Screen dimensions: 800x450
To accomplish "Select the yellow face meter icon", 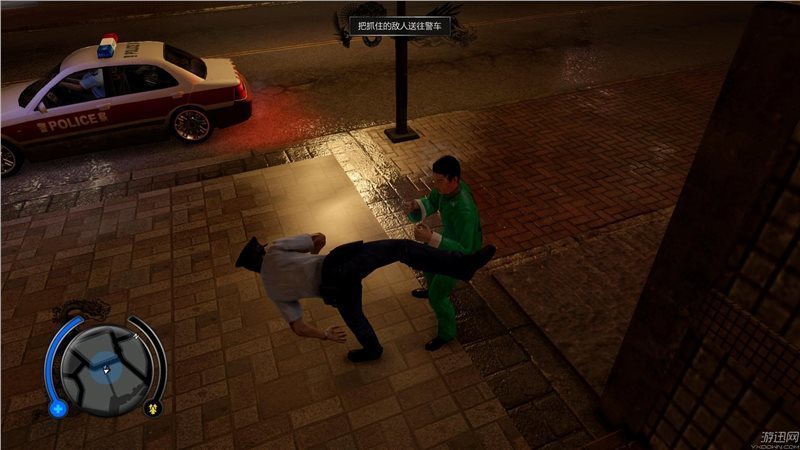I will pyautogui.click(x=153, y=407).
